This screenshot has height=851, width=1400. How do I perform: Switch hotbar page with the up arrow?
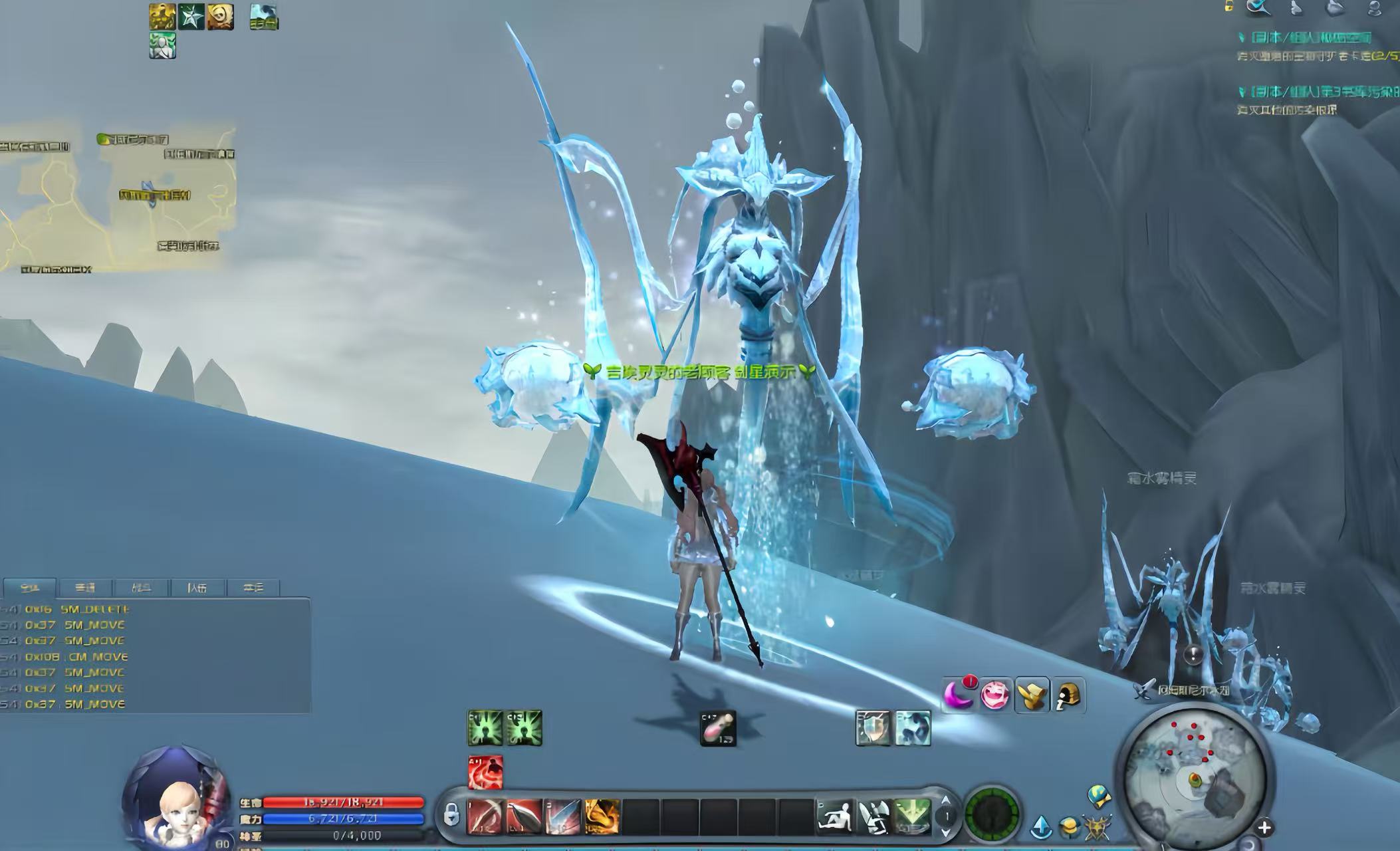point(945,800)
